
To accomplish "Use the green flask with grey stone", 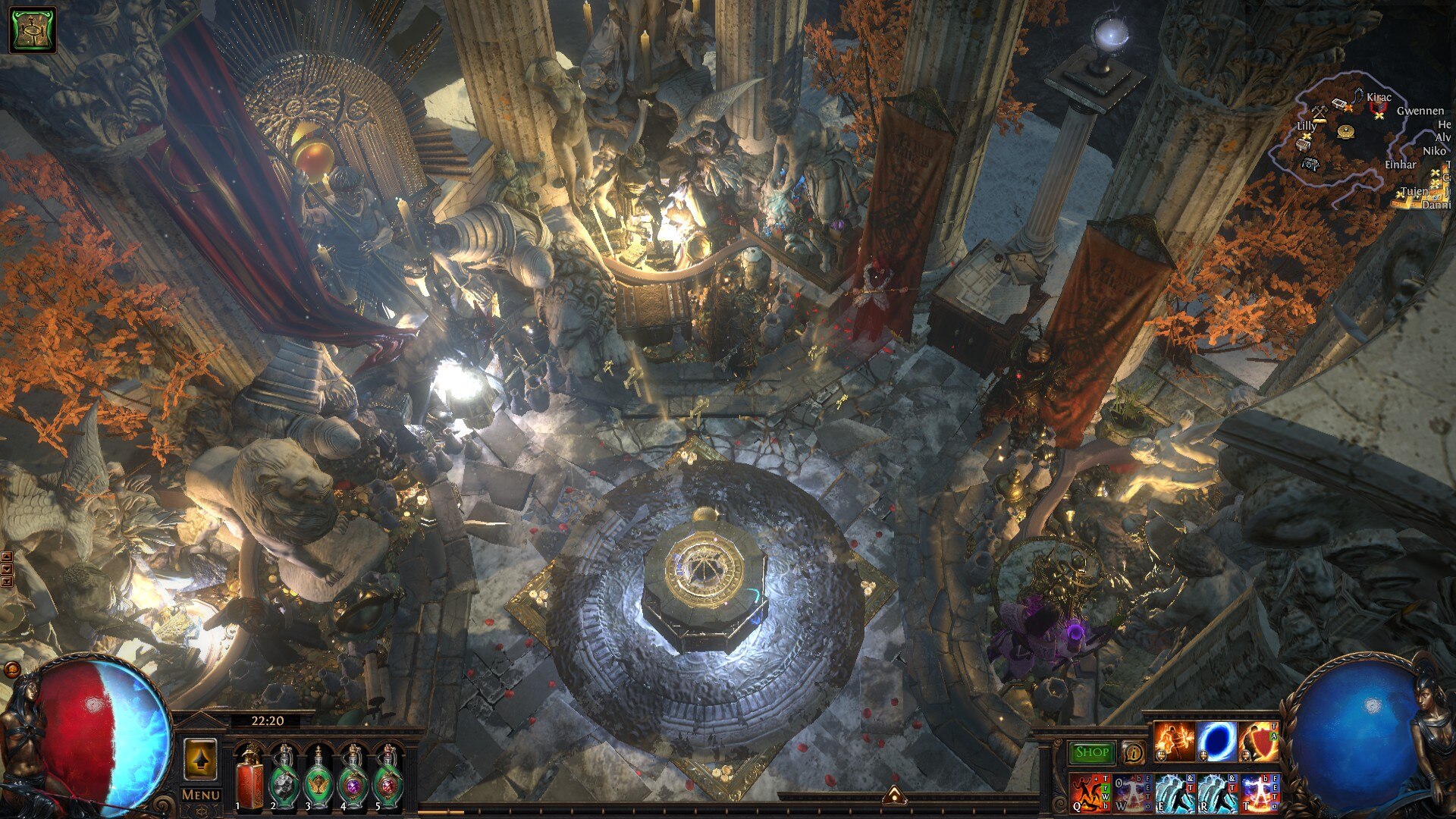I will coord(284,778).
